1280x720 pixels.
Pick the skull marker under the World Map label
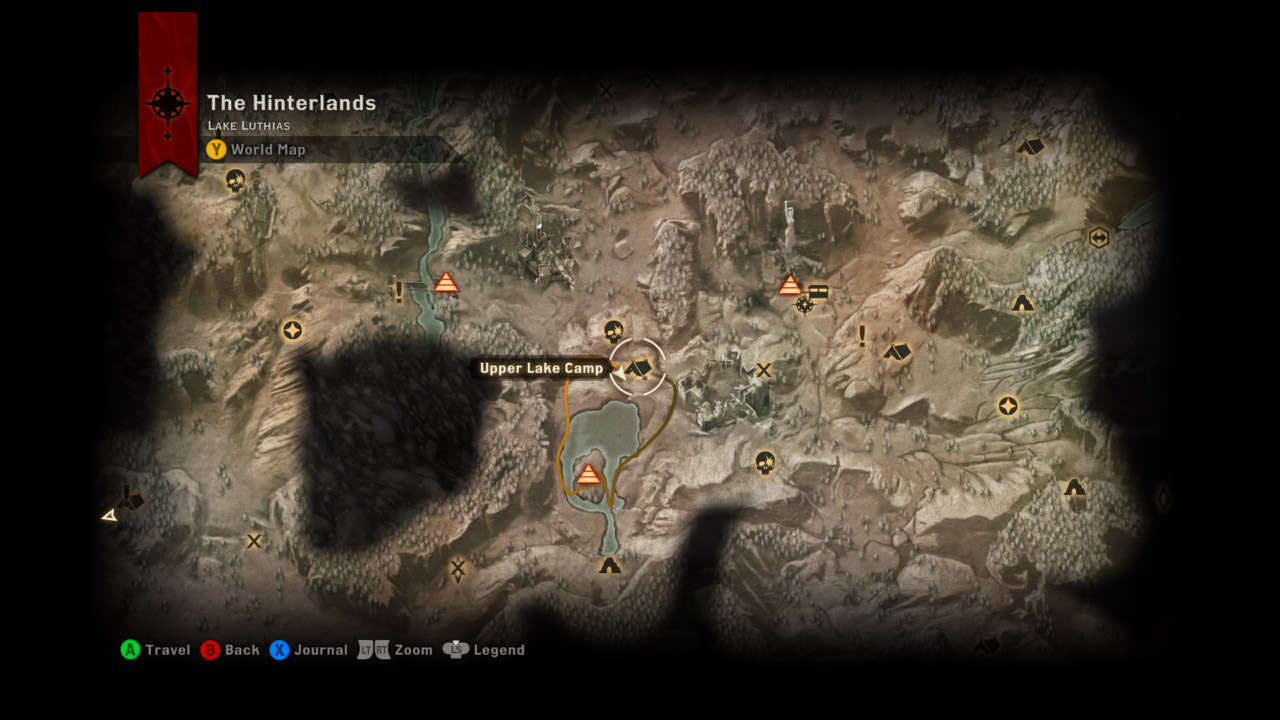[235, 181]
